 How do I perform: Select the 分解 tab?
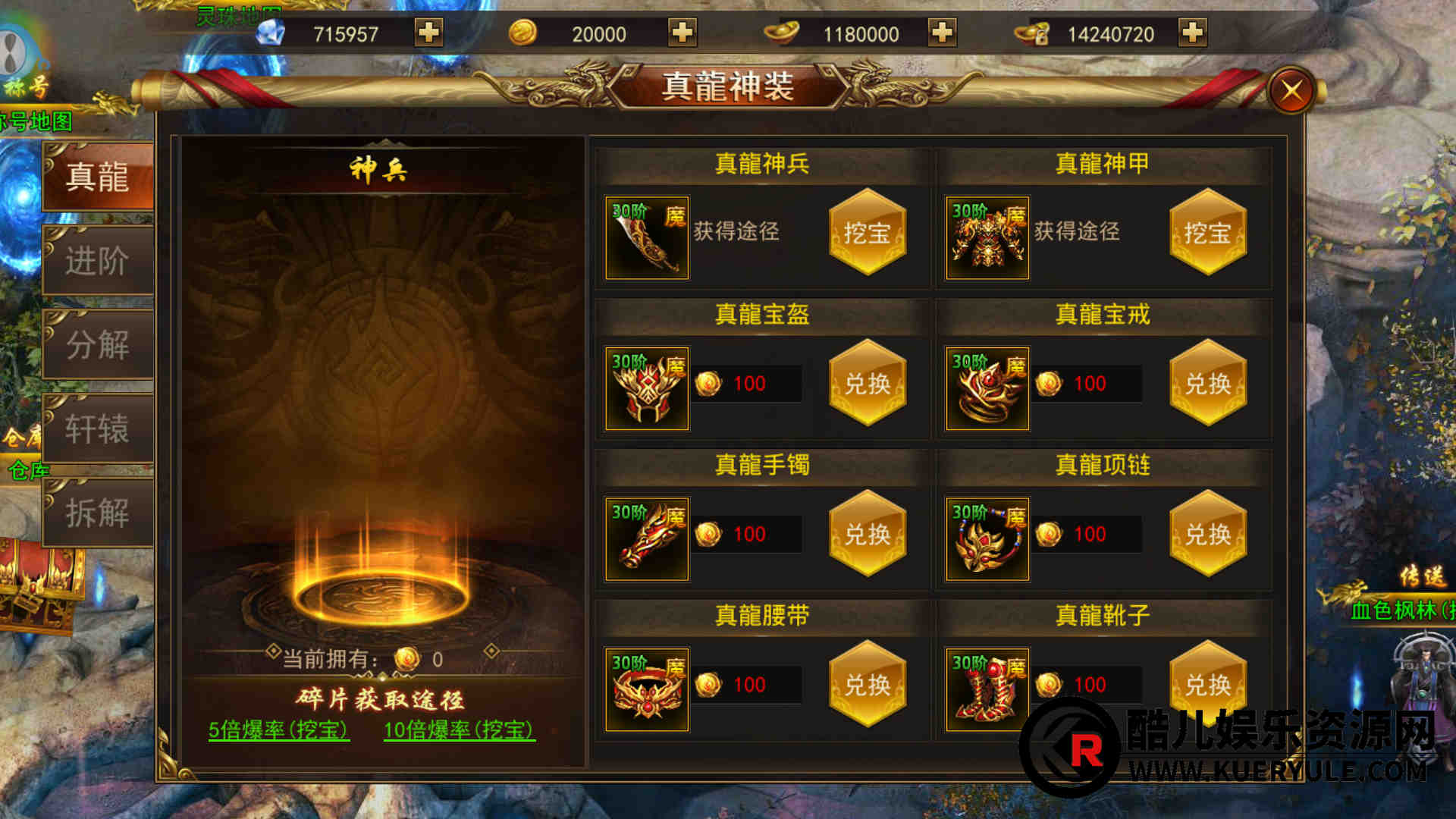98,345
